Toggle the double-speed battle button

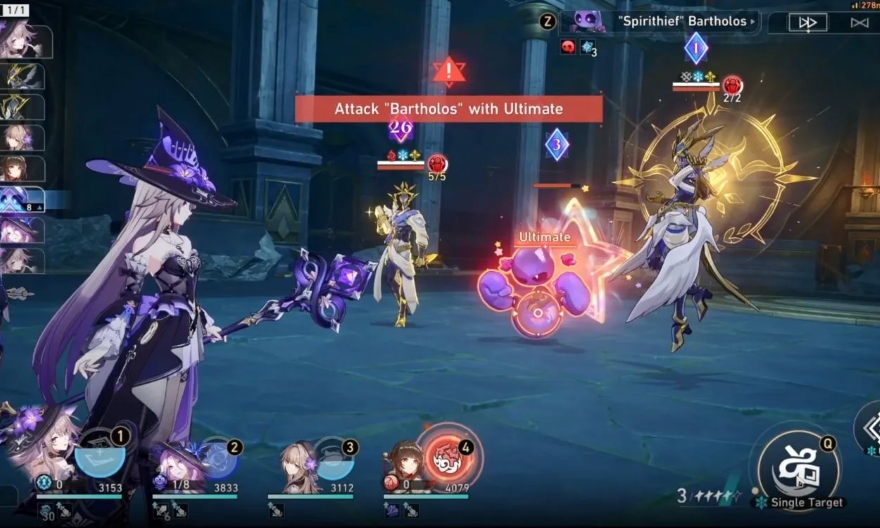click(807, 22)
